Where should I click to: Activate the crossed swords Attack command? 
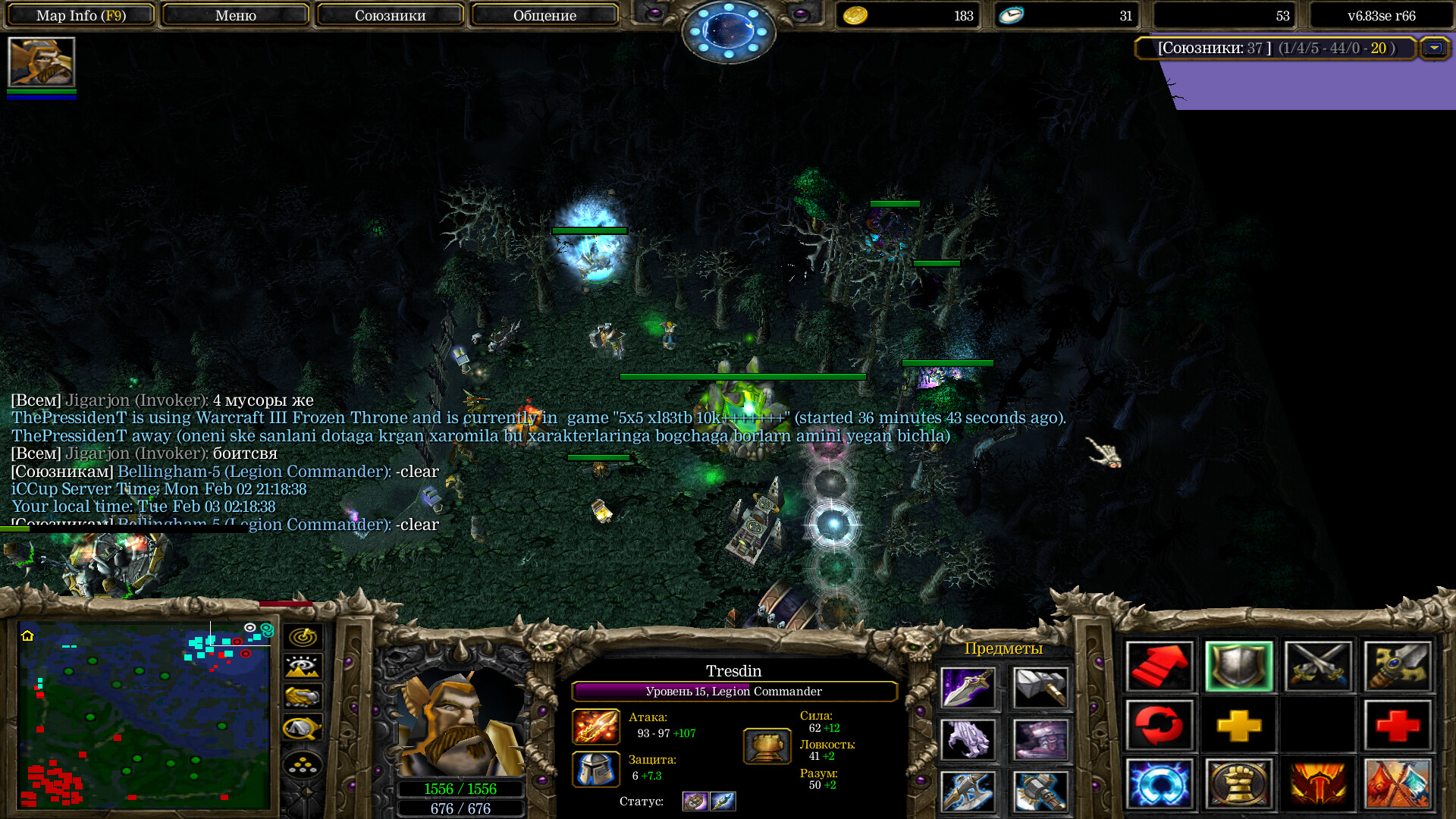click(1319, 667)
